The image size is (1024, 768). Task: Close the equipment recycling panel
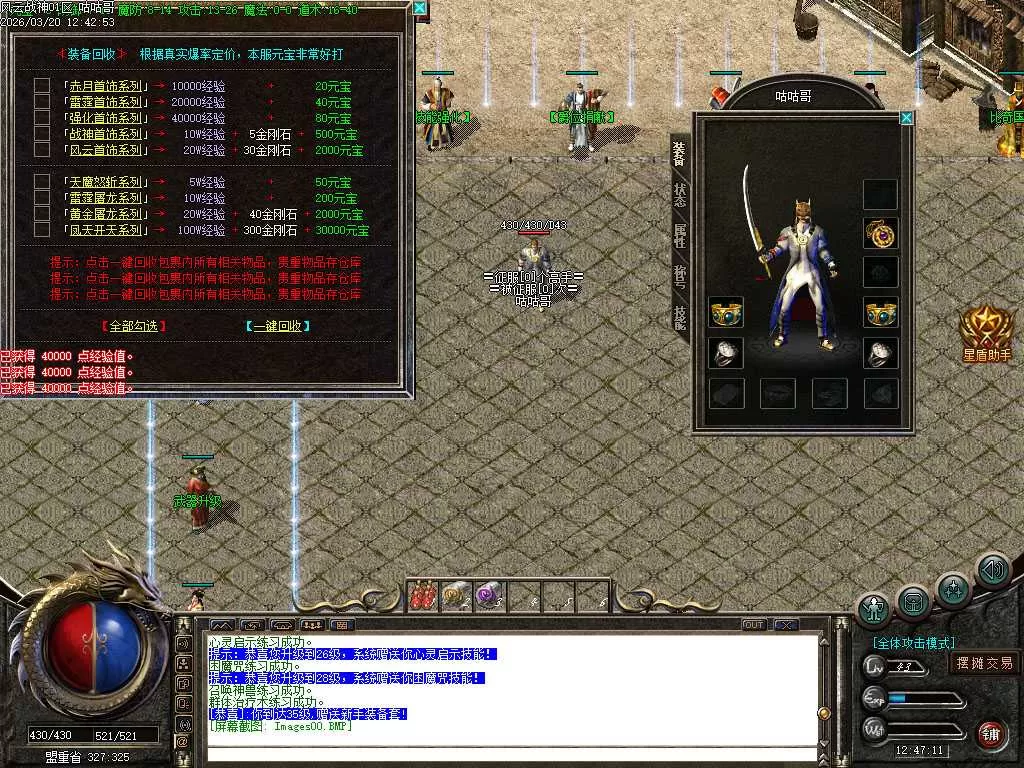pos(420,9)
